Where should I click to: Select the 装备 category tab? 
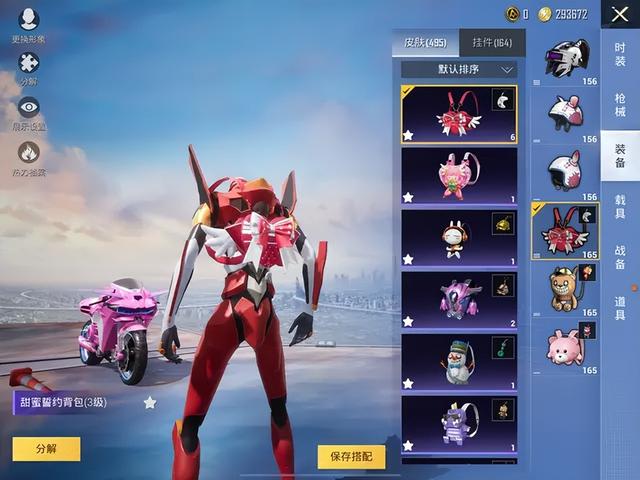click(x=620, y=155)
